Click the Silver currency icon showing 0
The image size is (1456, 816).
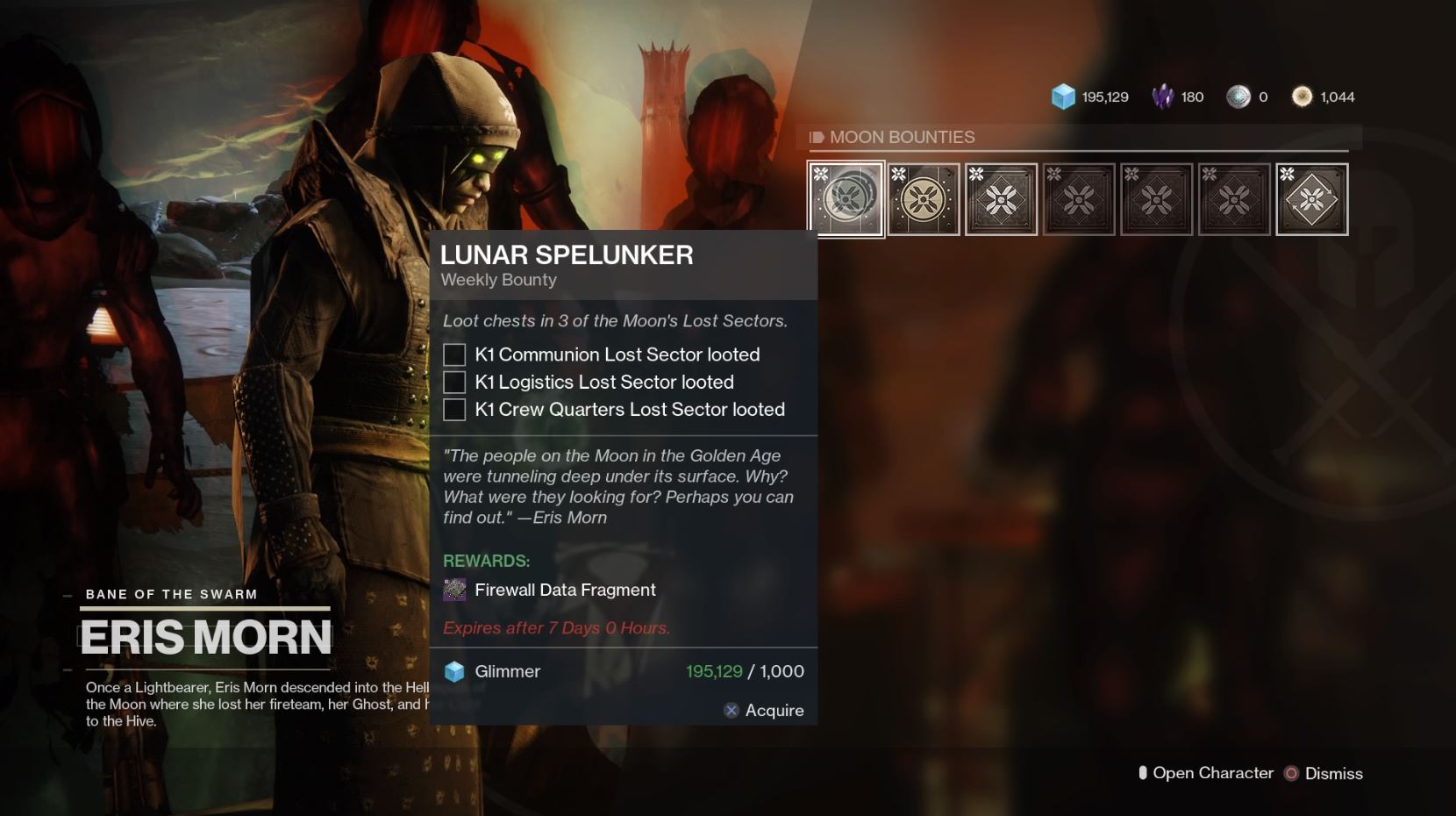1239,97
